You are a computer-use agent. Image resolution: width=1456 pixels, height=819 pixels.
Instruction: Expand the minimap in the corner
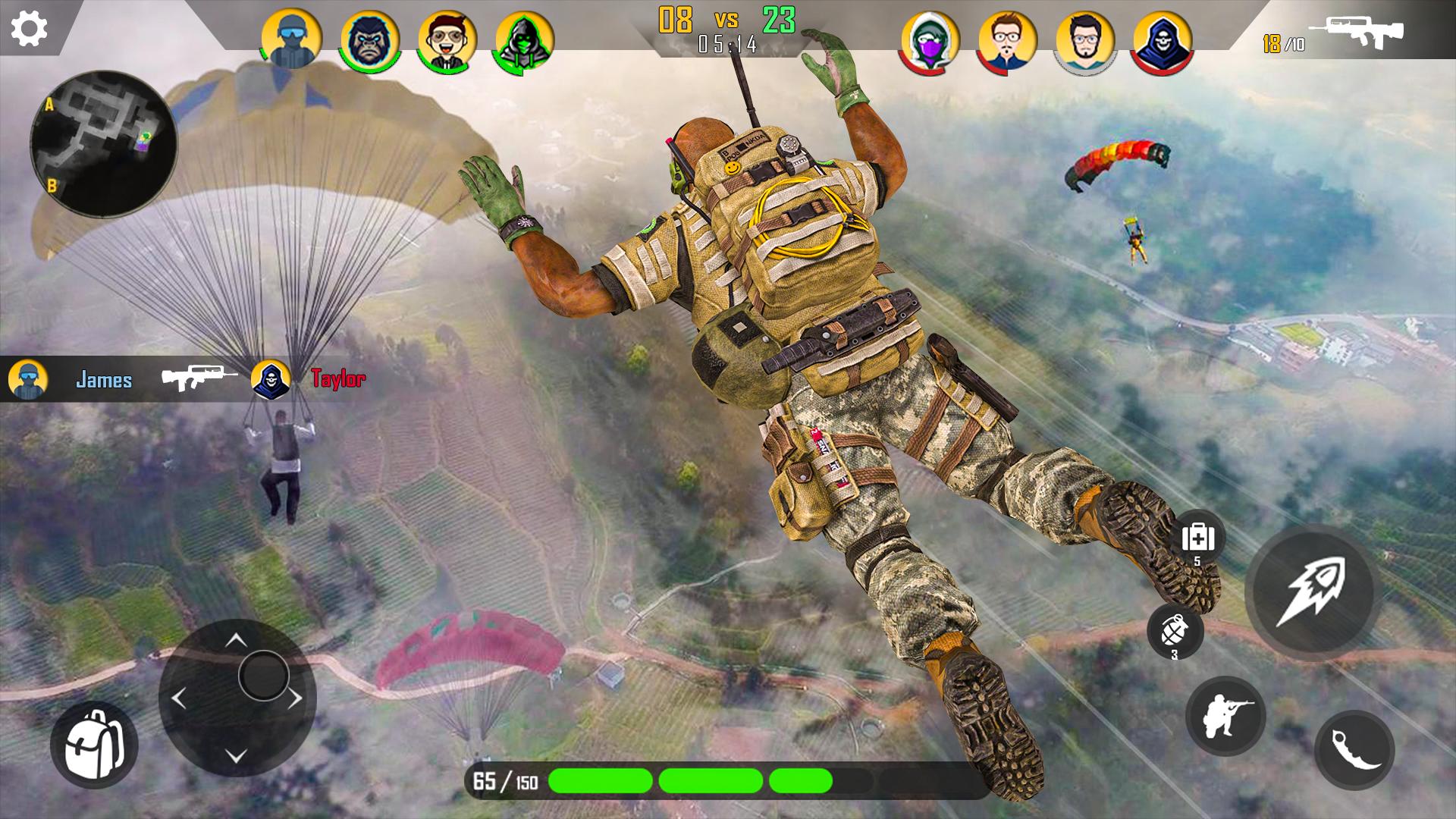pos(106,139)
